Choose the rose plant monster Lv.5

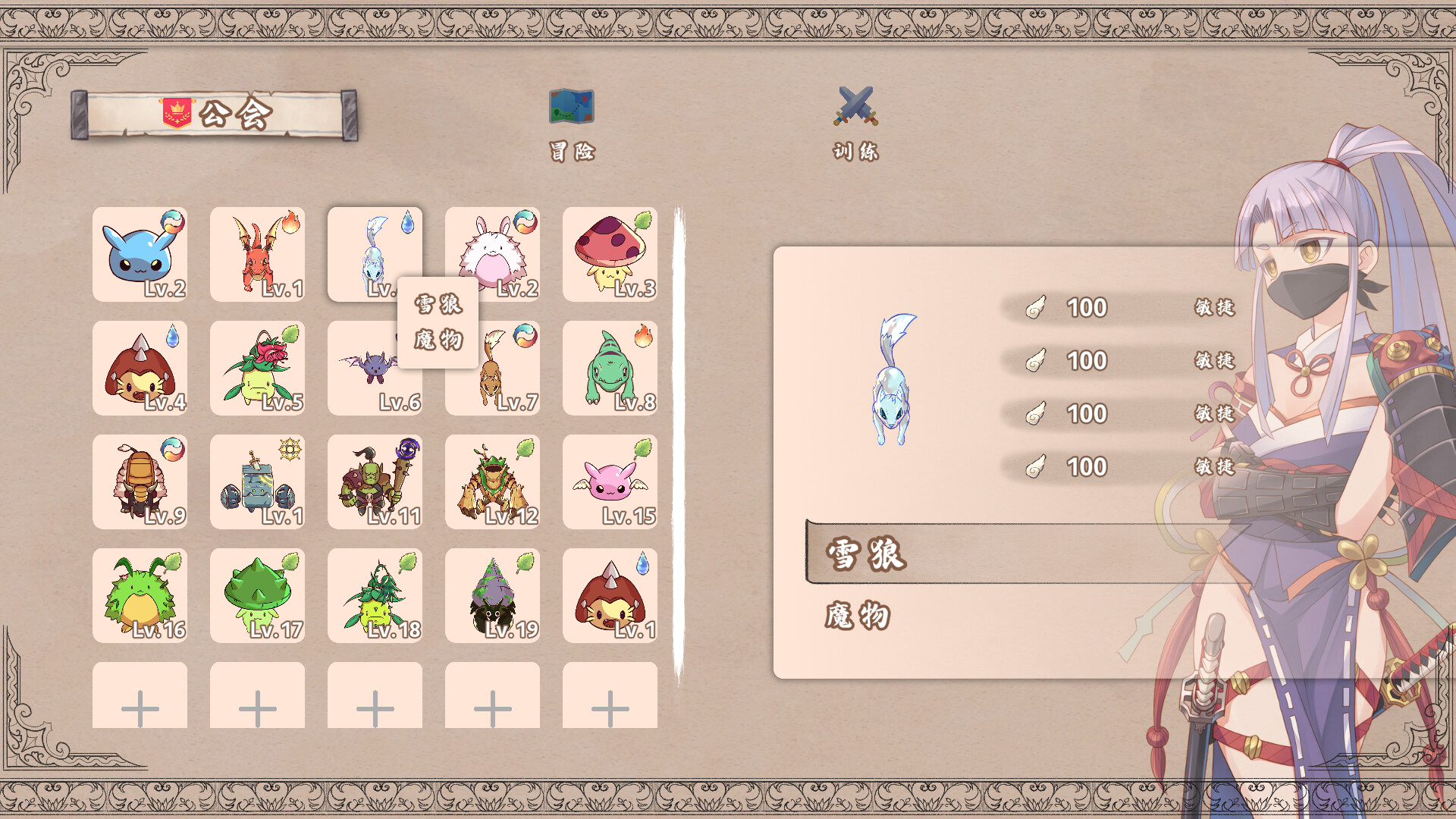(x=258, y=369)
